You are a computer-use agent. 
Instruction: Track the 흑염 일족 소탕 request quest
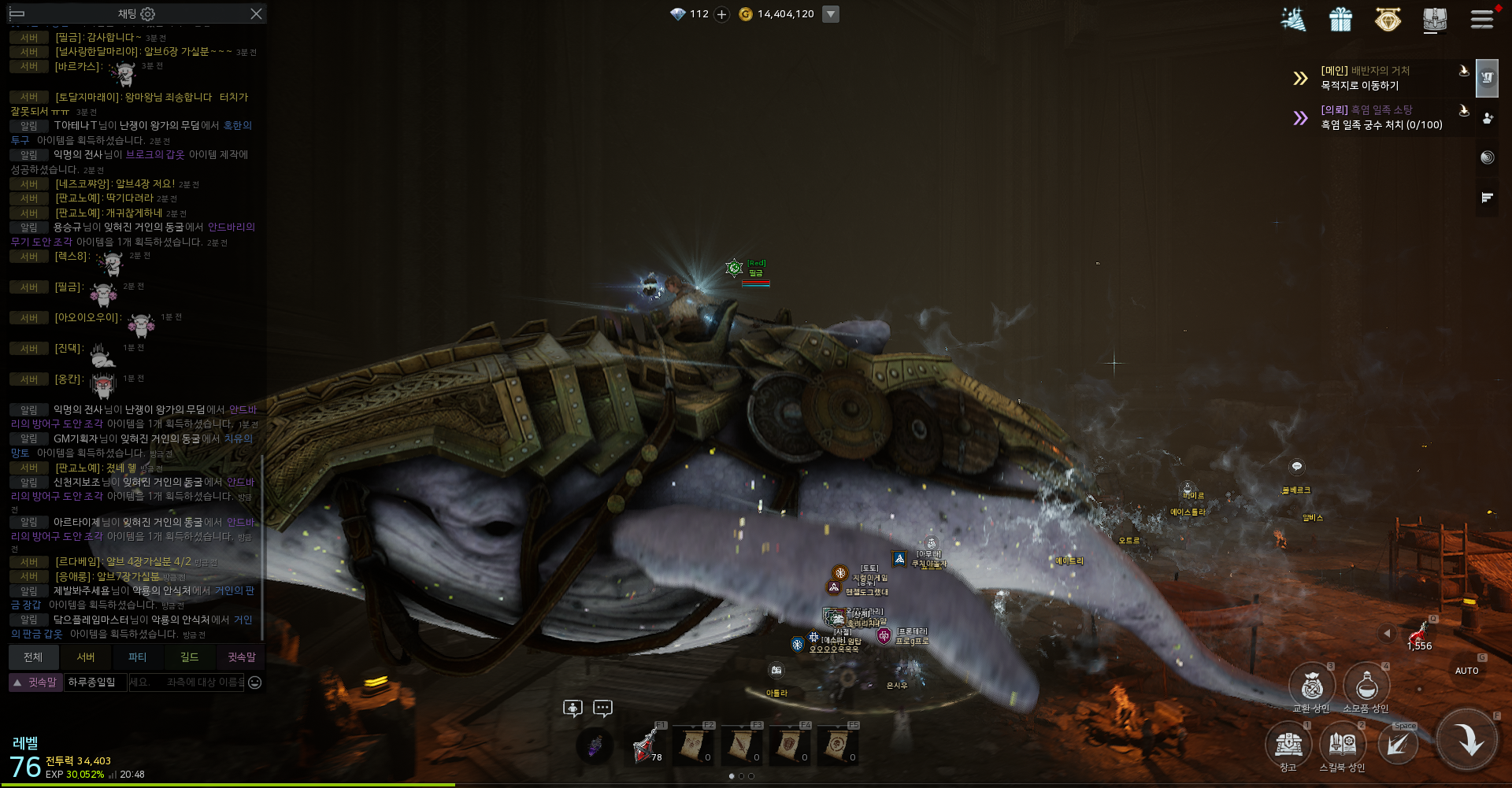pyautogui.click(x=1381, y=117)
